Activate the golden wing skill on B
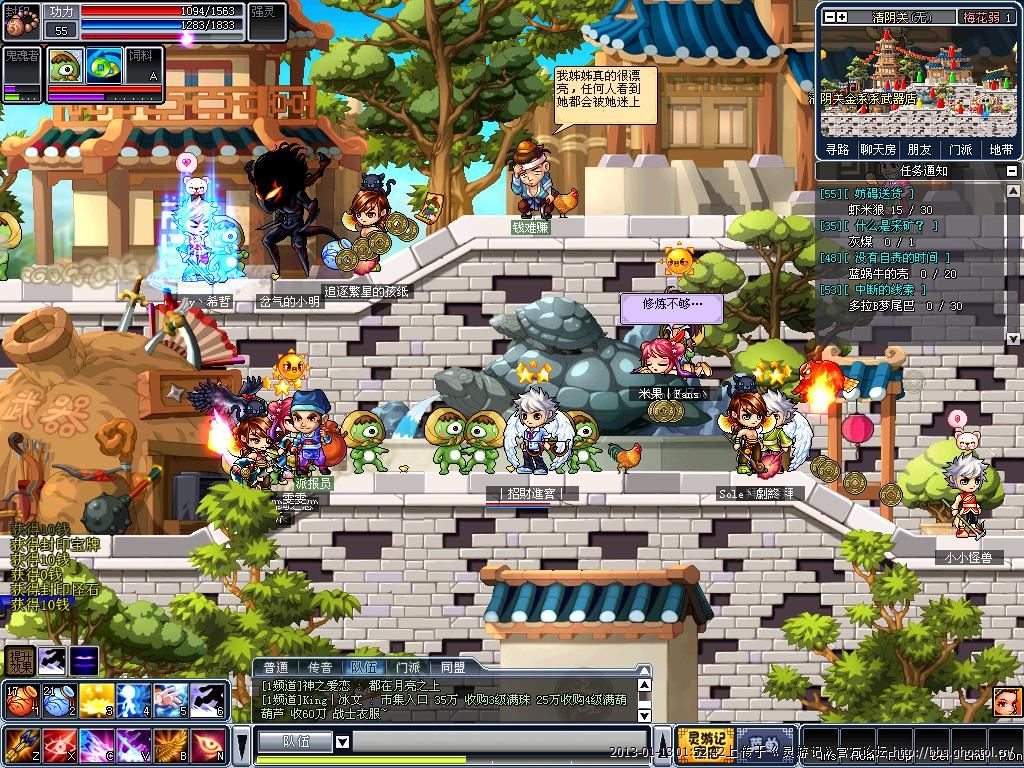The image size is (1024, 768). (169, 745)
